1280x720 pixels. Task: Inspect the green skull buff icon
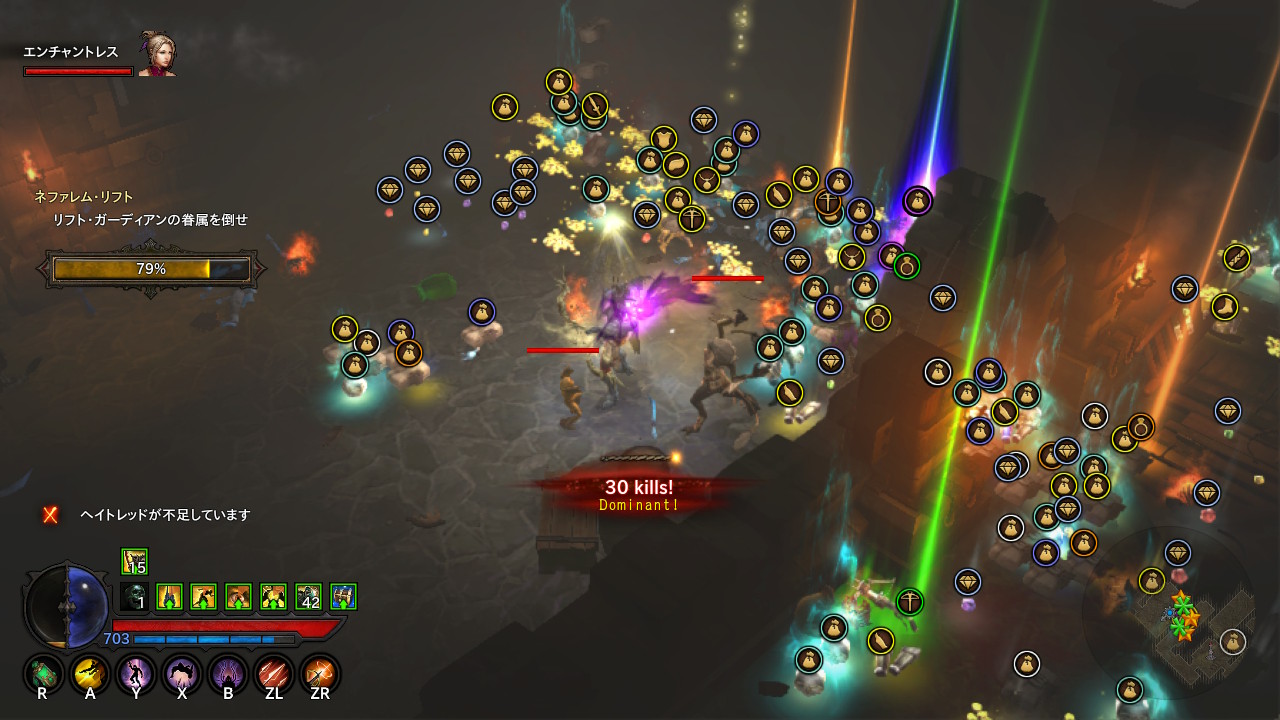(x=134, y=597)
